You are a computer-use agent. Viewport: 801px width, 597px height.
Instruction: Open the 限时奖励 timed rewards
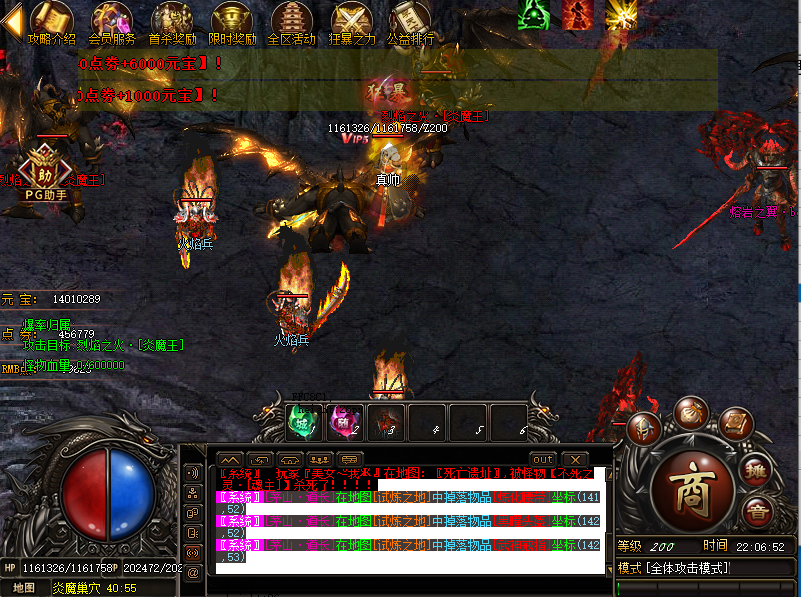[232, 22]
